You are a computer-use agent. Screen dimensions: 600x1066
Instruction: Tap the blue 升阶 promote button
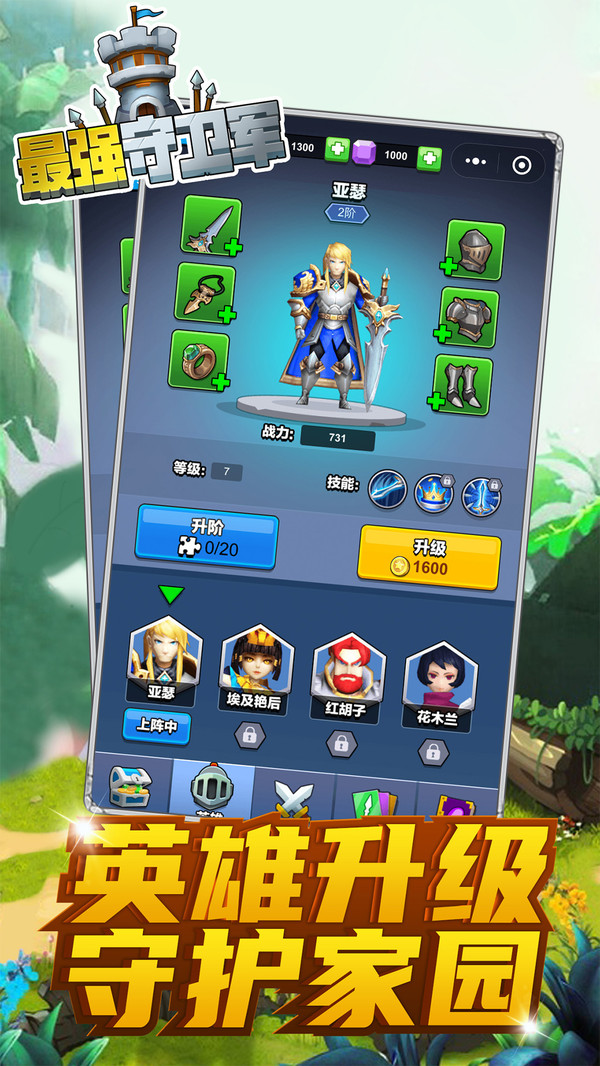coord(207,537)
